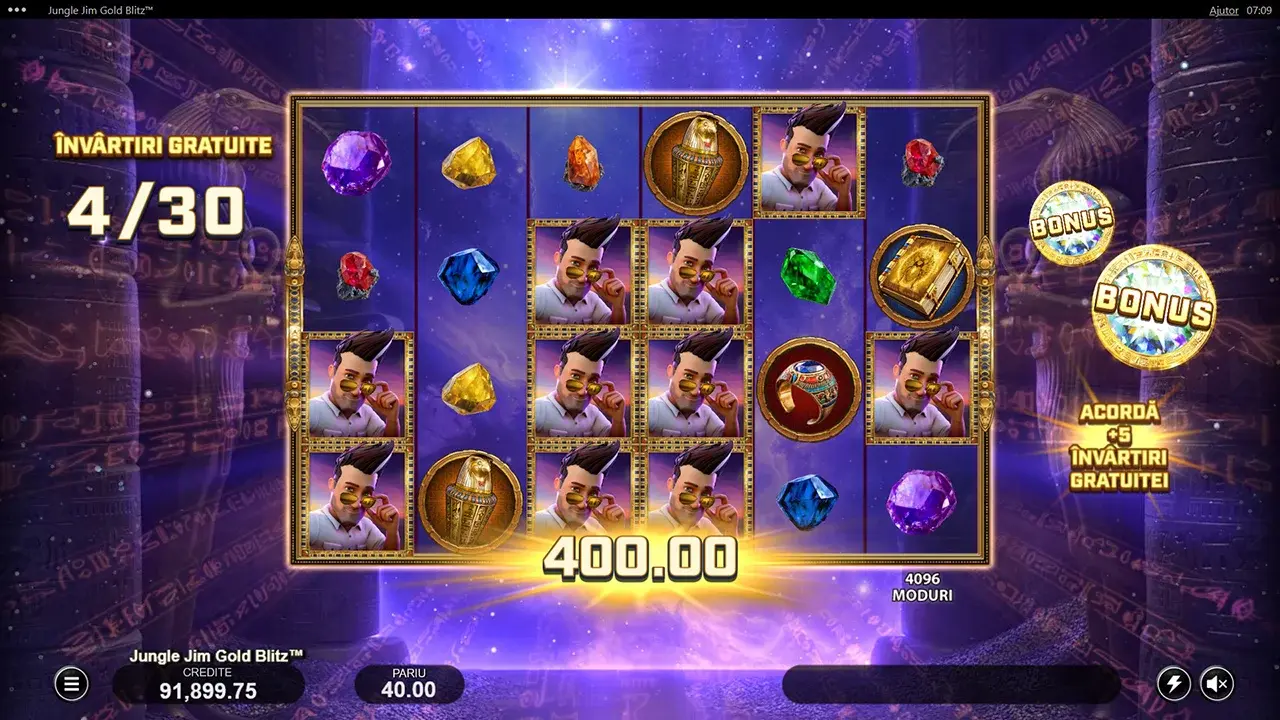
Task: Unmute the game sound speaker toggle
Action: (1218, 683)
